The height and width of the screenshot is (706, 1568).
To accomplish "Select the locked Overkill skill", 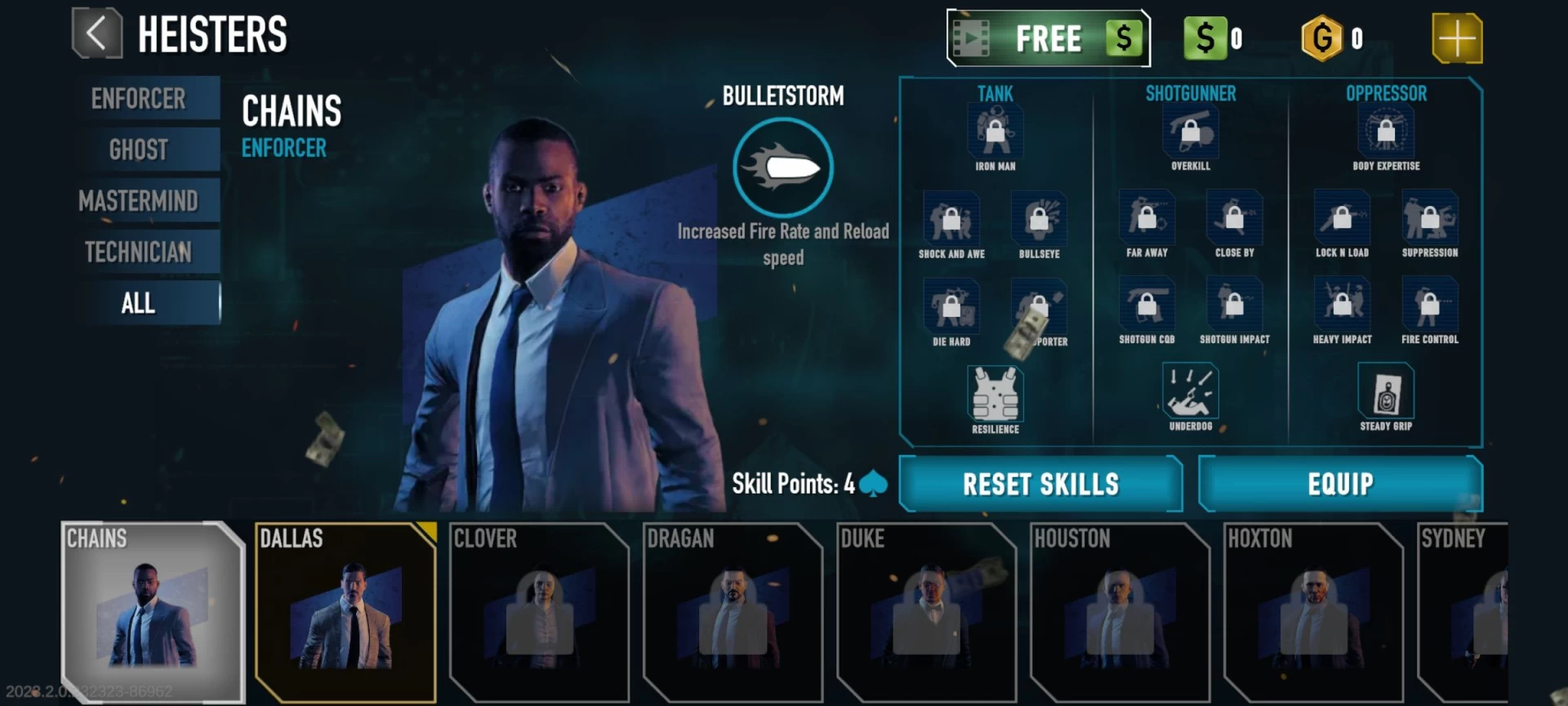I will click(1190, 133).
